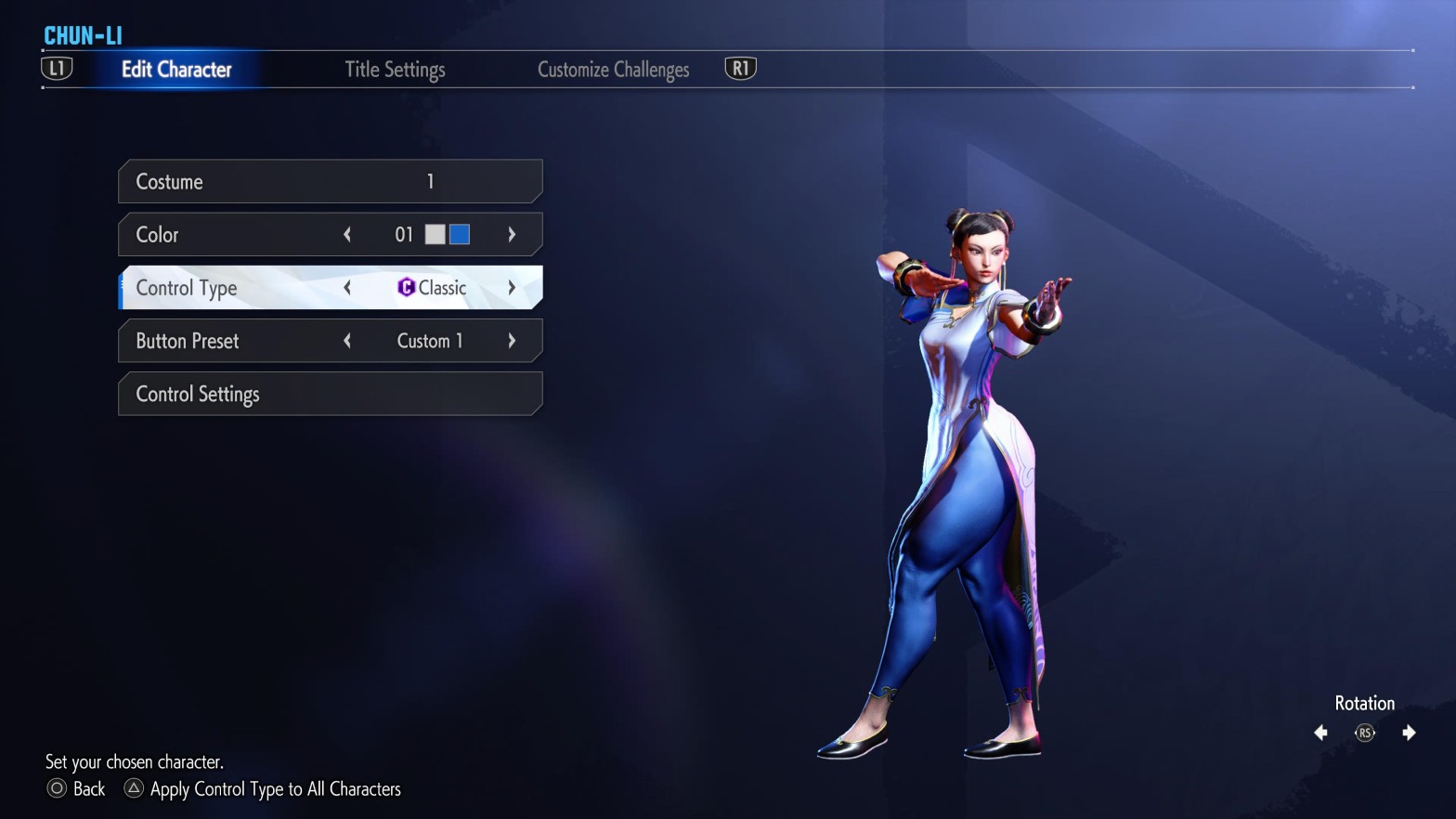Click the right rotation arrow
The image size is (1456, 819).
click(1409, 733)
